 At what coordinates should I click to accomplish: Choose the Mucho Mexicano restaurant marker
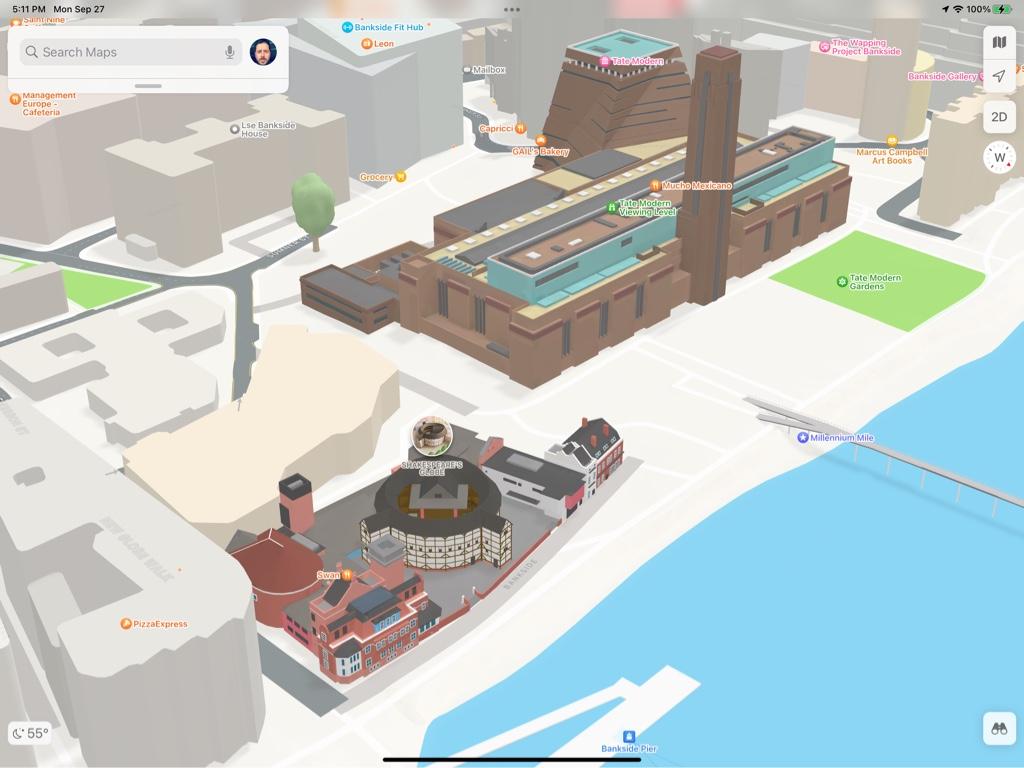pos(654,186)
